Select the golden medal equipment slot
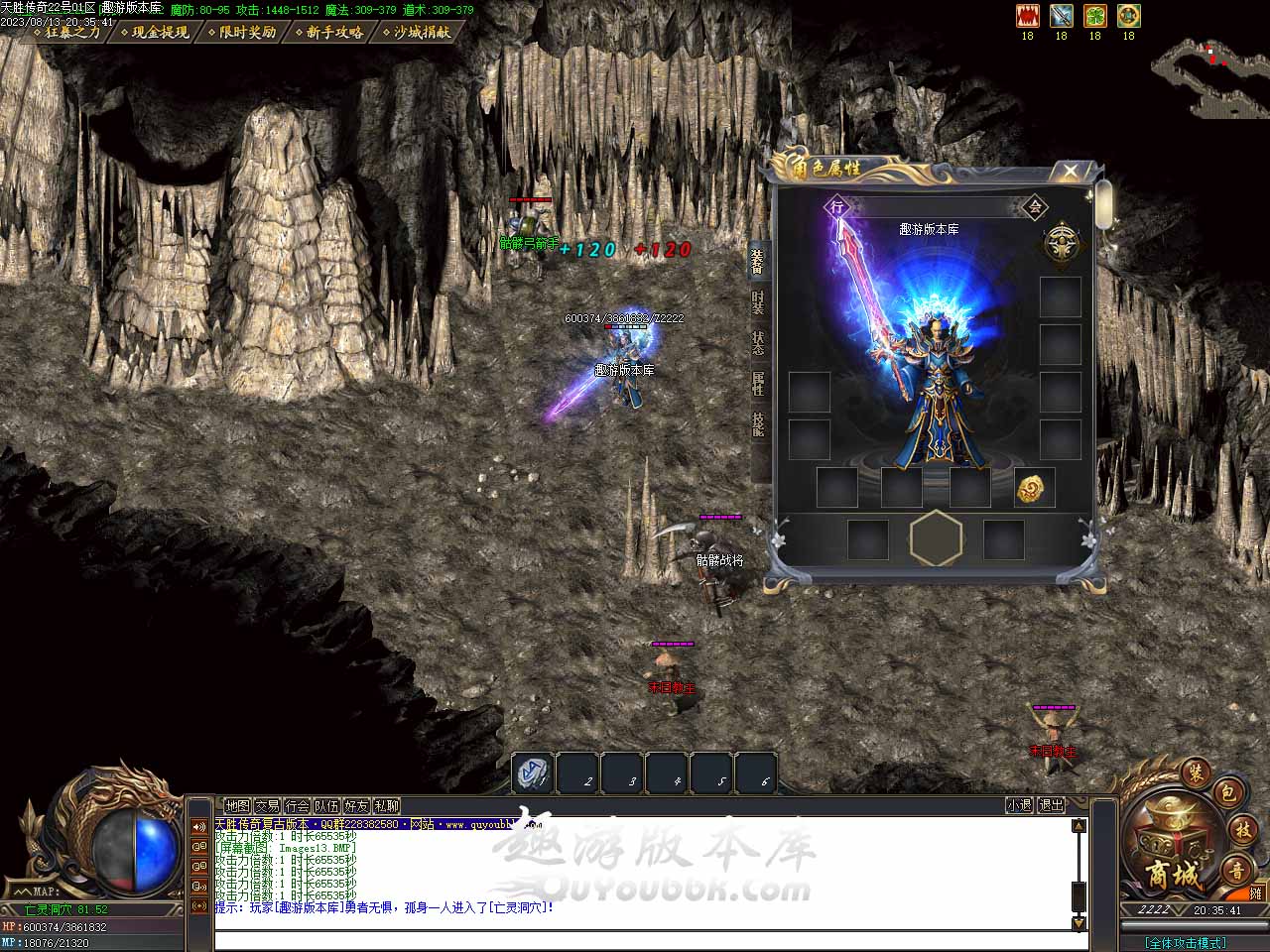 (x=1033, y=488)
